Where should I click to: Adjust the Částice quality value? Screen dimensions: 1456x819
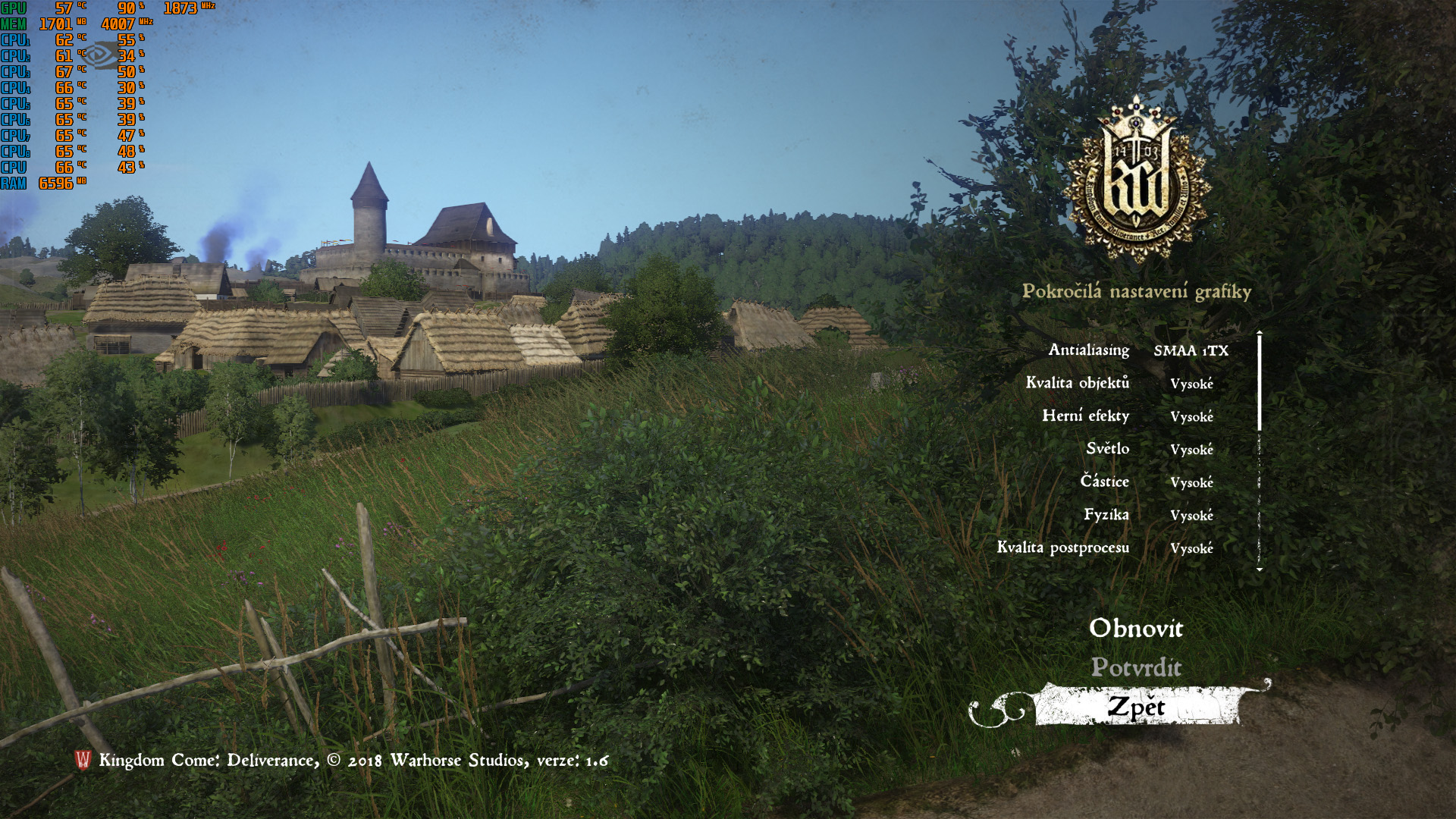point(1191,482)
